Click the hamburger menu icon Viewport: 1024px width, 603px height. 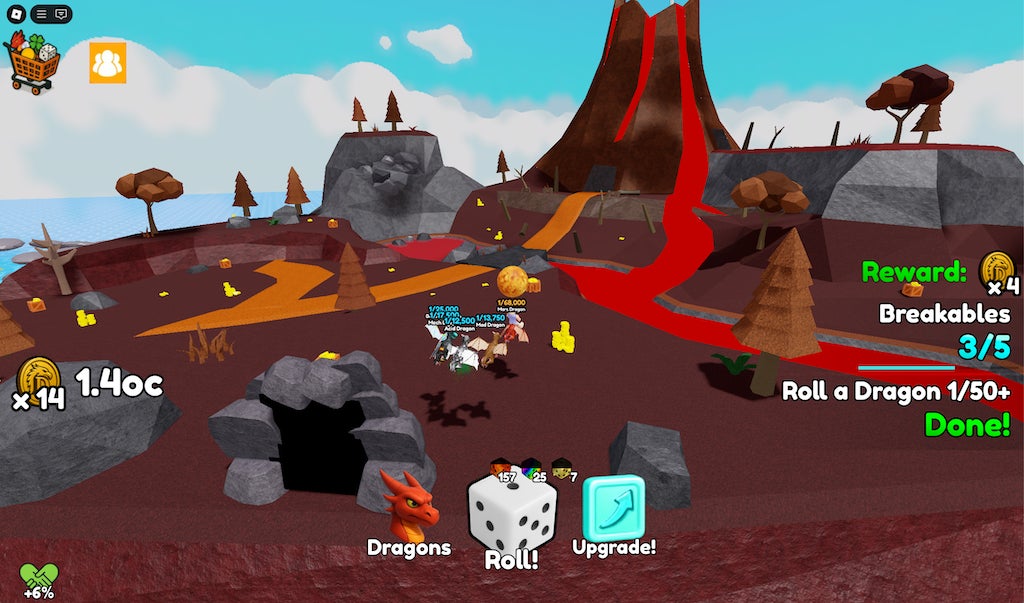(40, 14)
